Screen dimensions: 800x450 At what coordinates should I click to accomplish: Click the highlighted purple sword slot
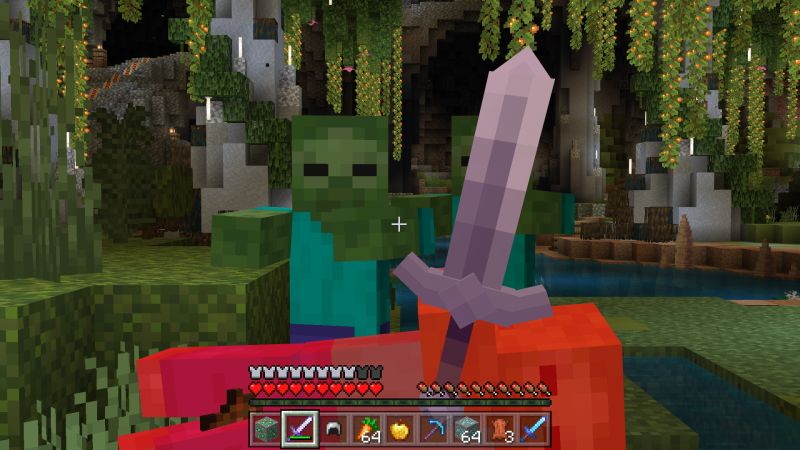[x=300, y=429]
